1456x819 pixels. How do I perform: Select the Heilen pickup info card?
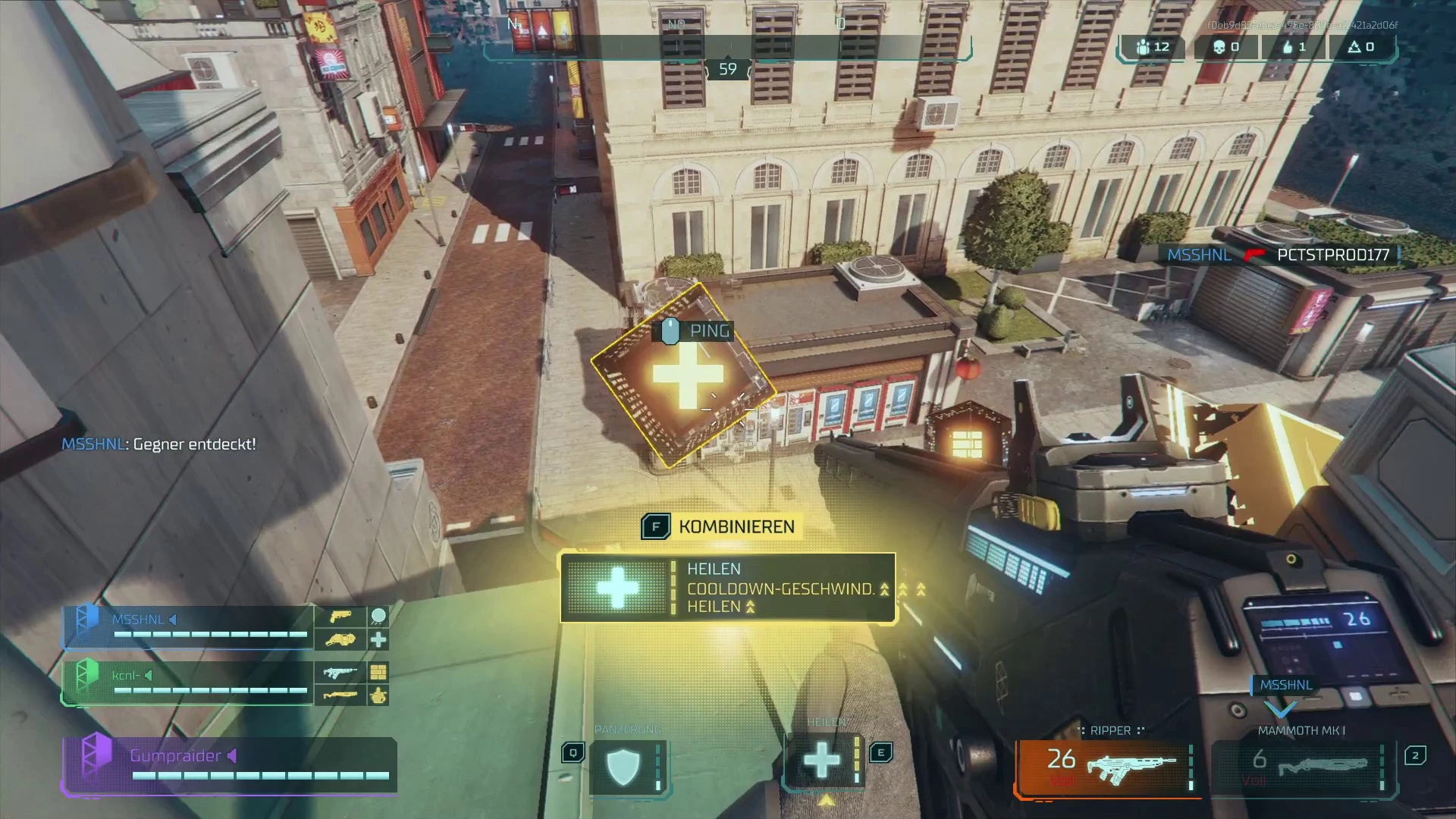pos(728,588)
